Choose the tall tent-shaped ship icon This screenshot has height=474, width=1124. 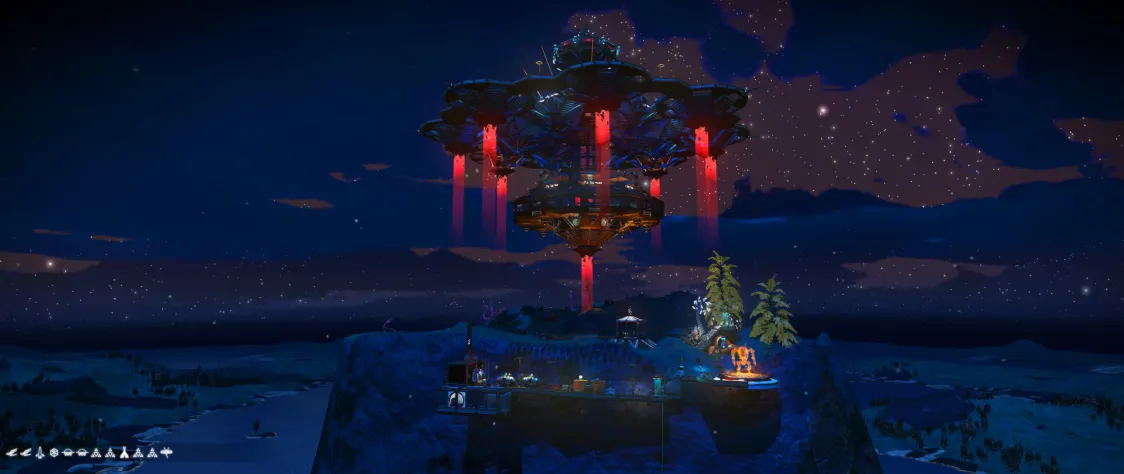(x=124, y=453)
